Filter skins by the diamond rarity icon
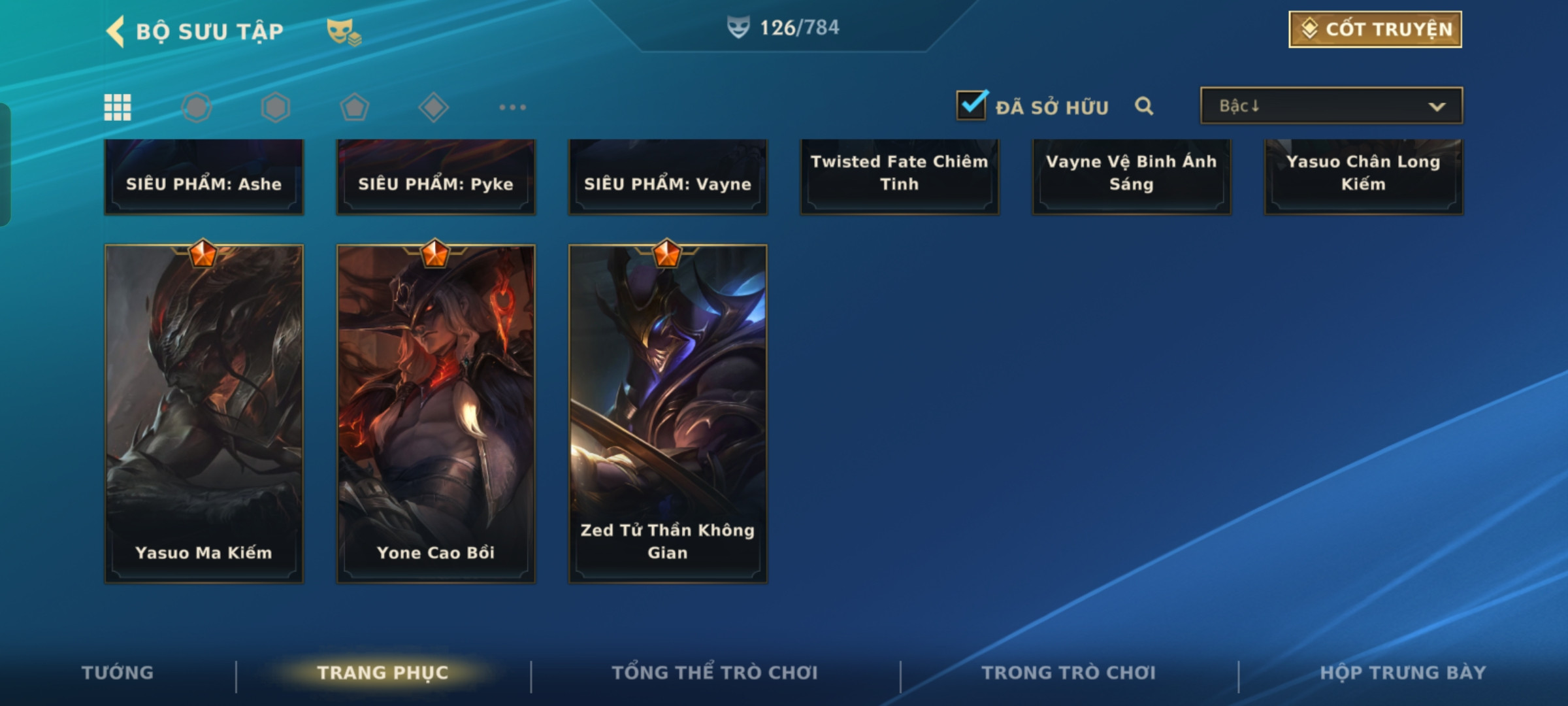This screenshot has height=706, width=1568. click(433, 107)
